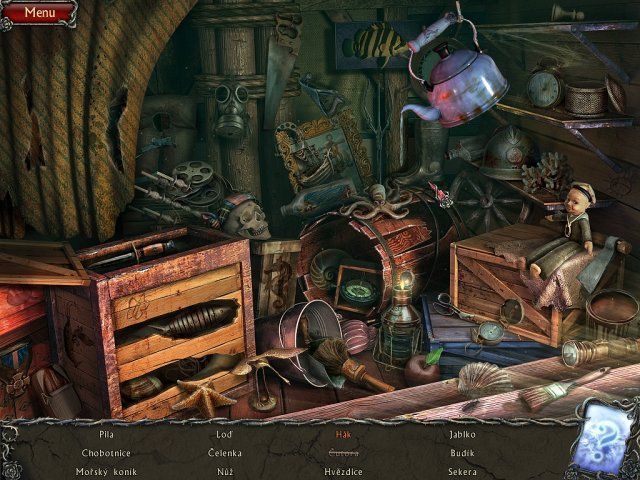Open the Menu button
The image size is (640, 480).
[39, 13]
